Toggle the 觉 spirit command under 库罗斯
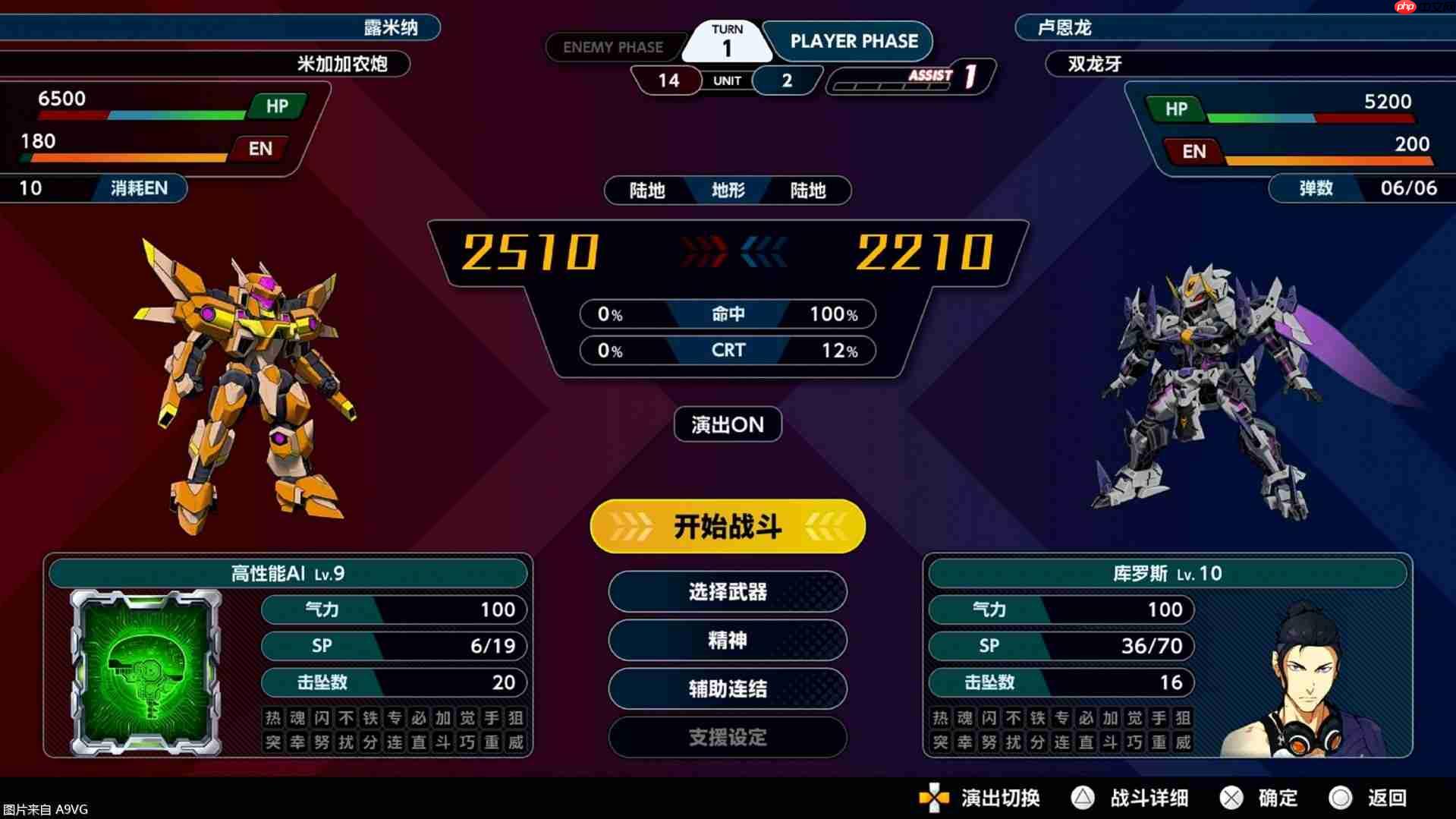The width and height of the screenshot is (1456, 819). [1131, 717]
